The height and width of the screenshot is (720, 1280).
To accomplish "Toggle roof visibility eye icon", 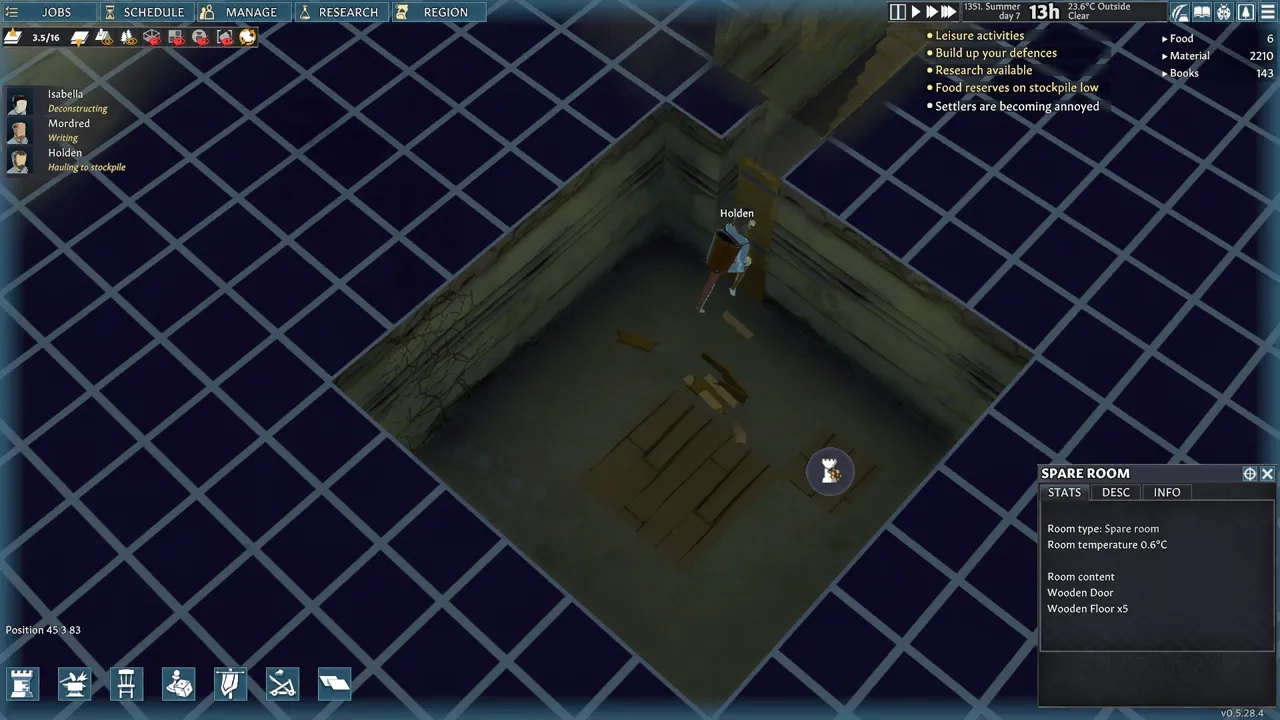I will coord(153,37).
